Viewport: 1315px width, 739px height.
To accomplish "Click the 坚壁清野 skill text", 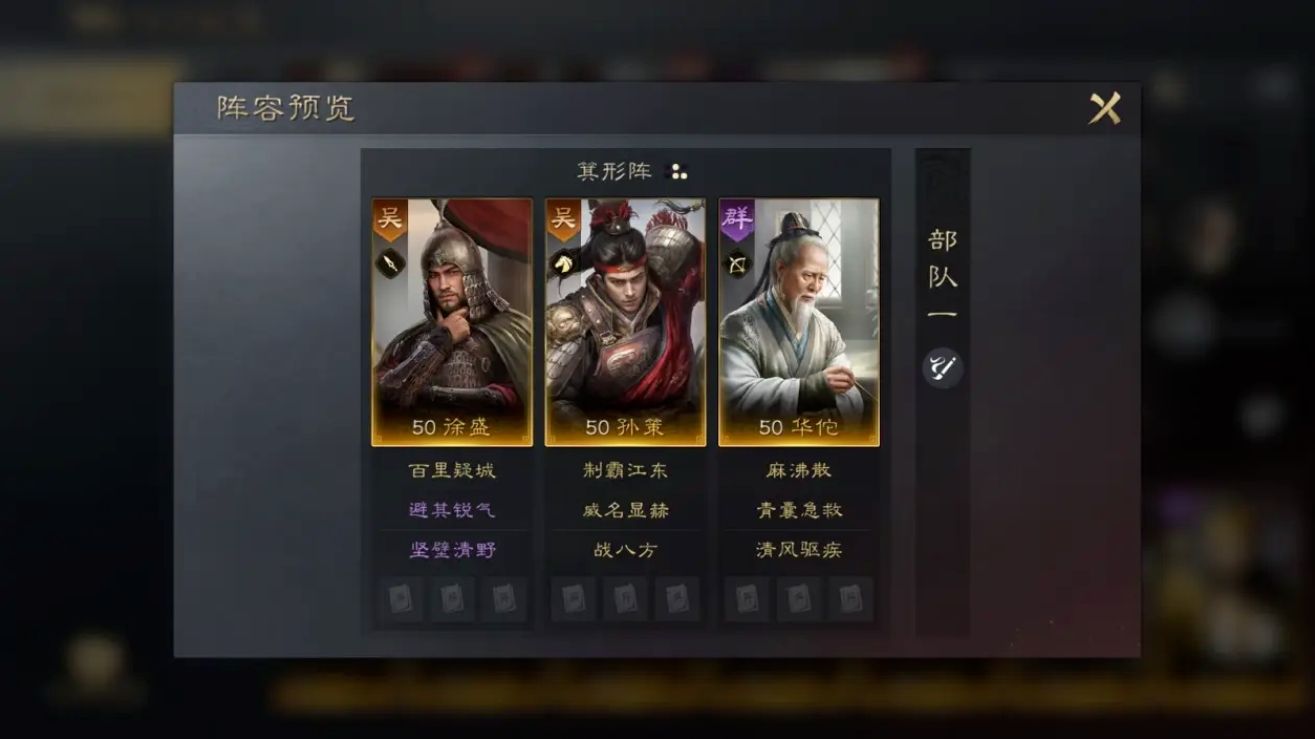I will click(453, 549).
